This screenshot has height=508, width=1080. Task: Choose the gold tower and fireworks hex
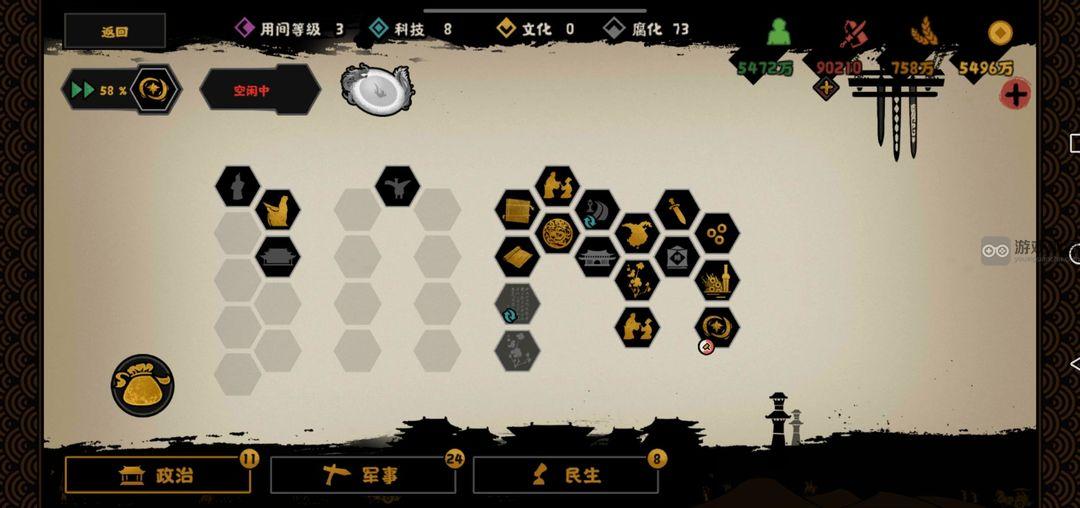pyautogui.click(x=717, y=281)
